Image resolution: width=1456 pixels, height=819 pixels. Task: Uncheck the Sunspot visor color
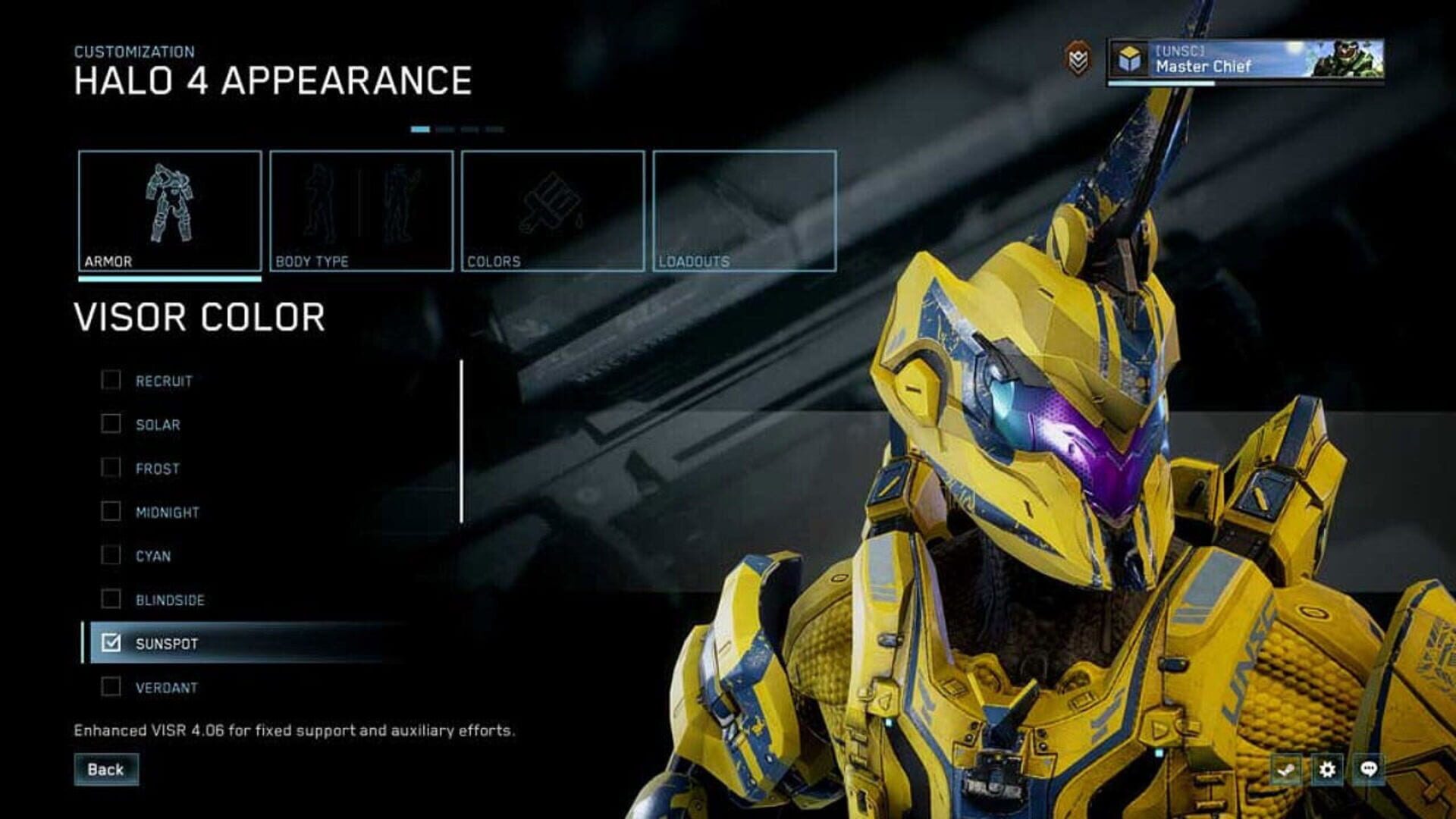tap(111, 643)
